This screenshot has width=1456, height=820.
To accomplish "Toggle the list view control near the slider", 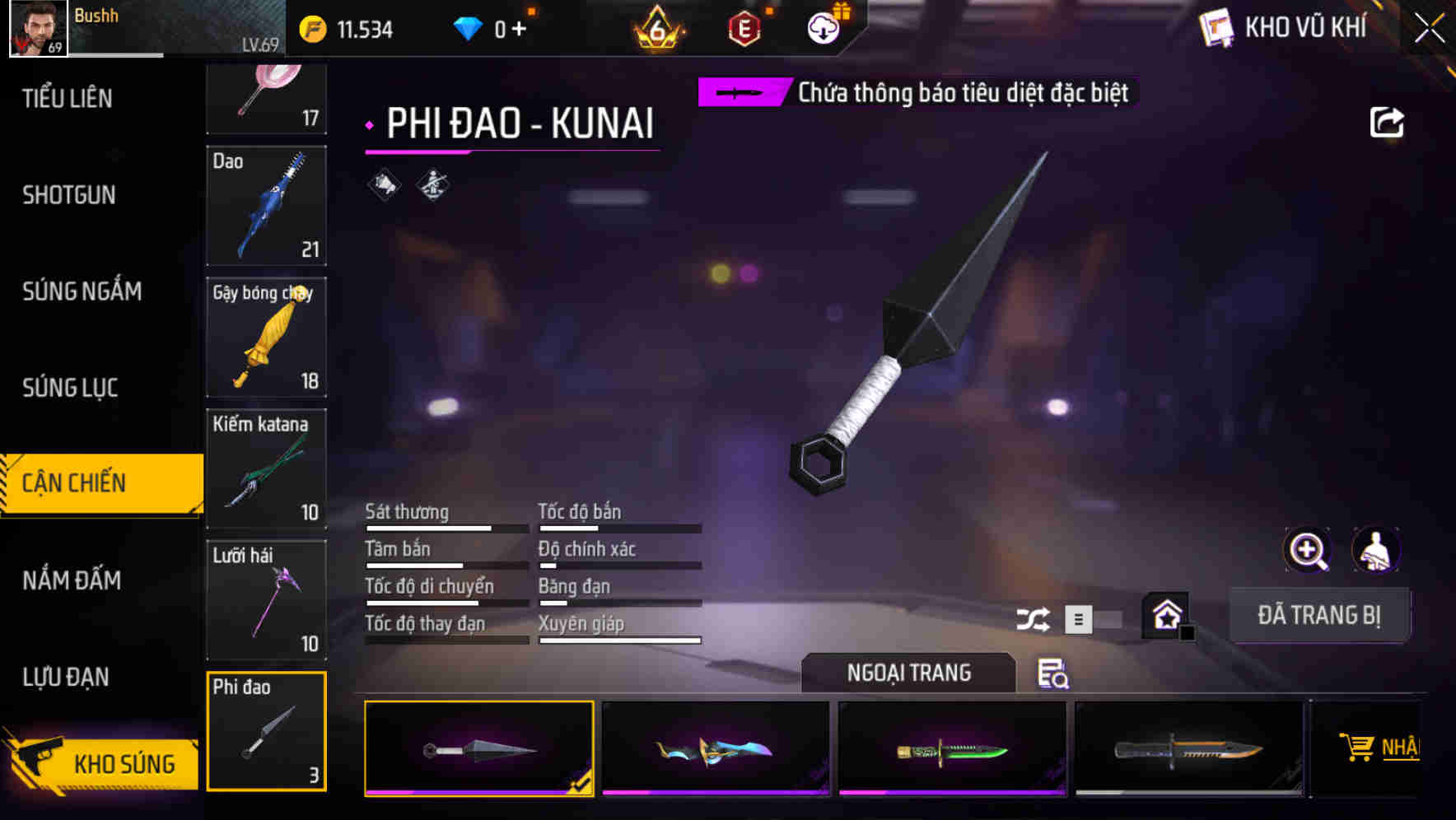I will pos(1076,618).
